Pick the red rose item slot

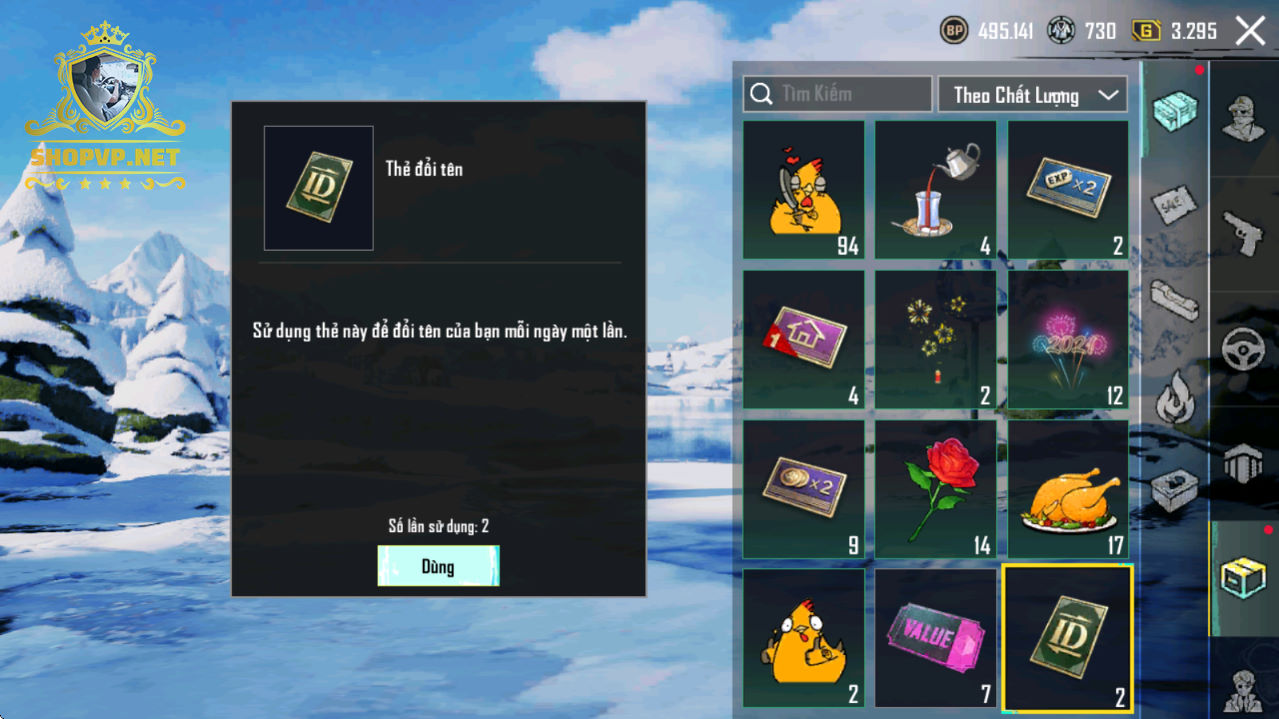click(936, 488)
